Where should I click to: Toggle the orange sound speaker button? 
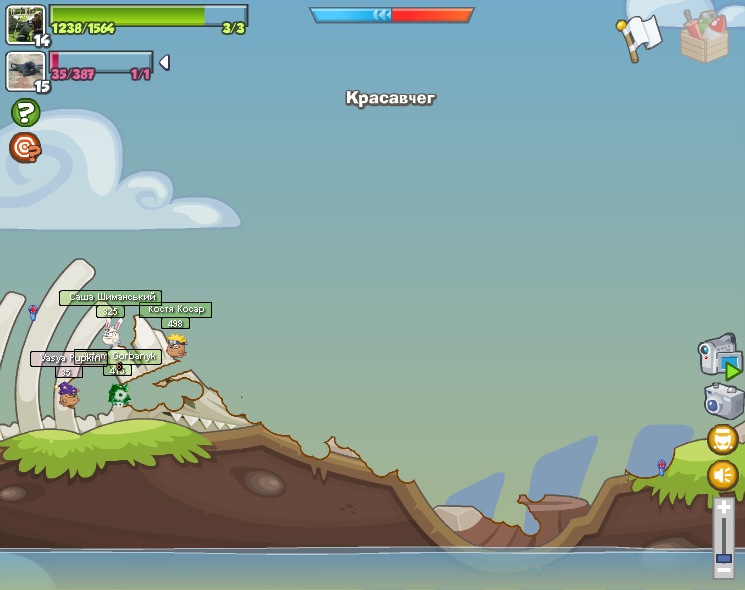[723, 475]
